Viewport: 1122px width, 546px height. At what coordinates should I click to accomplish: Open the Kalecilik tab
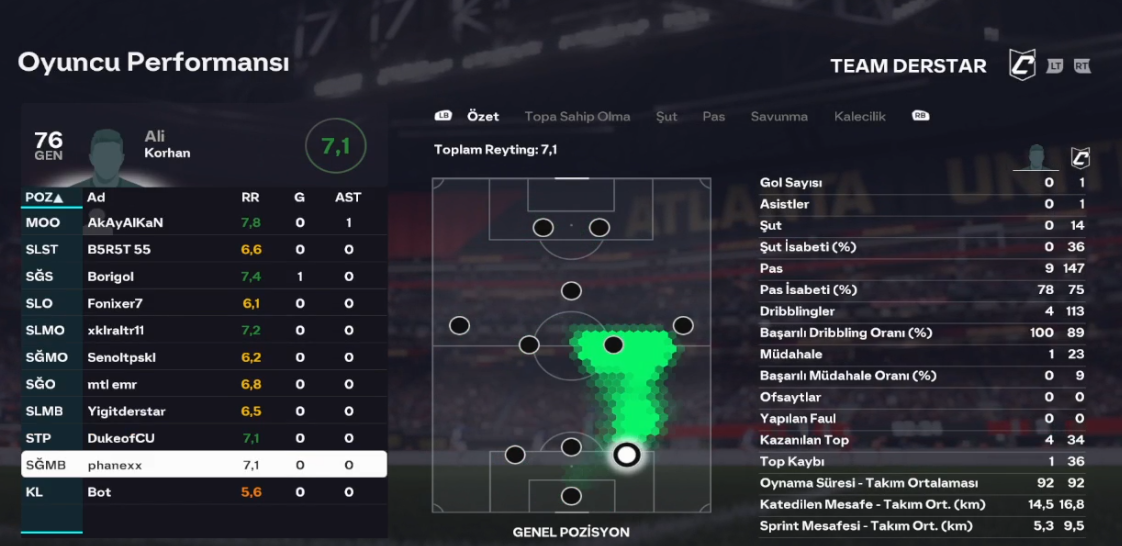(860, 116)
